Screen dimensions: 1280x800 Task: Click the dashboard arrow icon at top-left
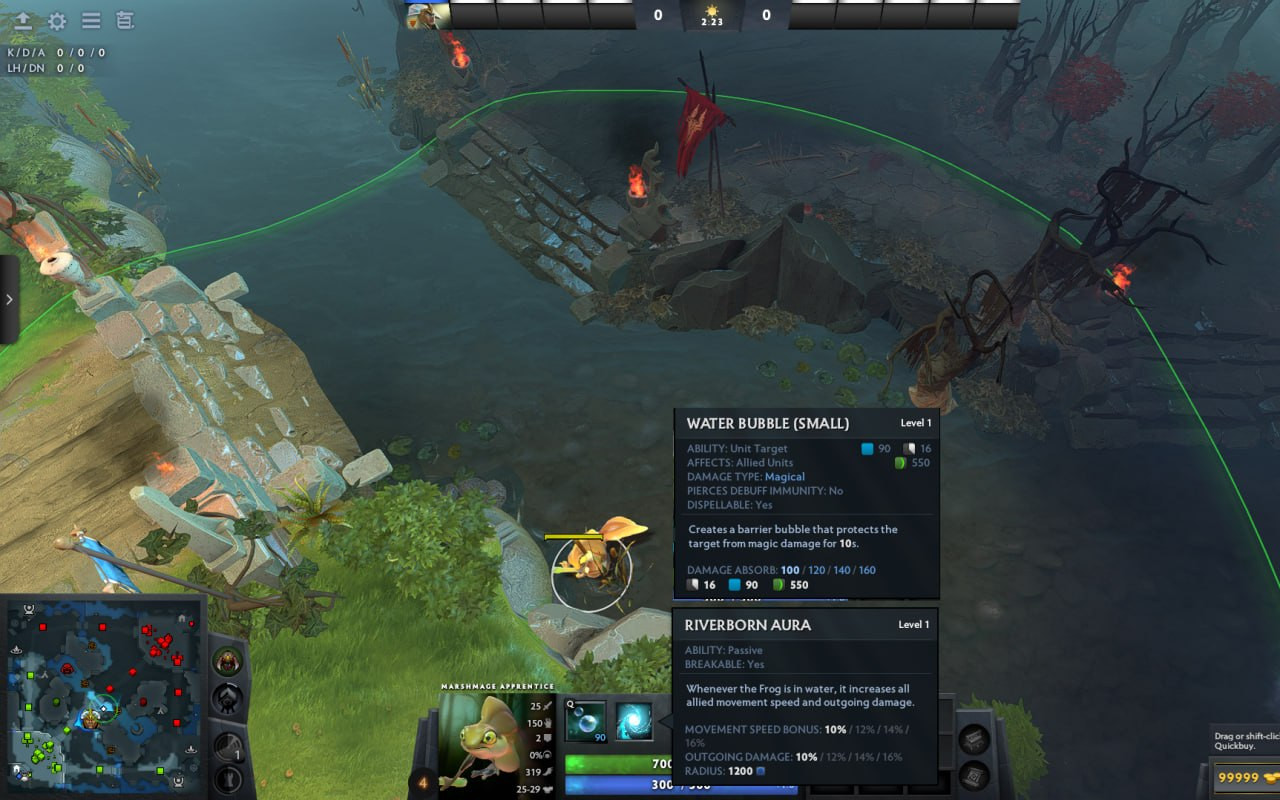pyautogui.click(x=23, y=20)
